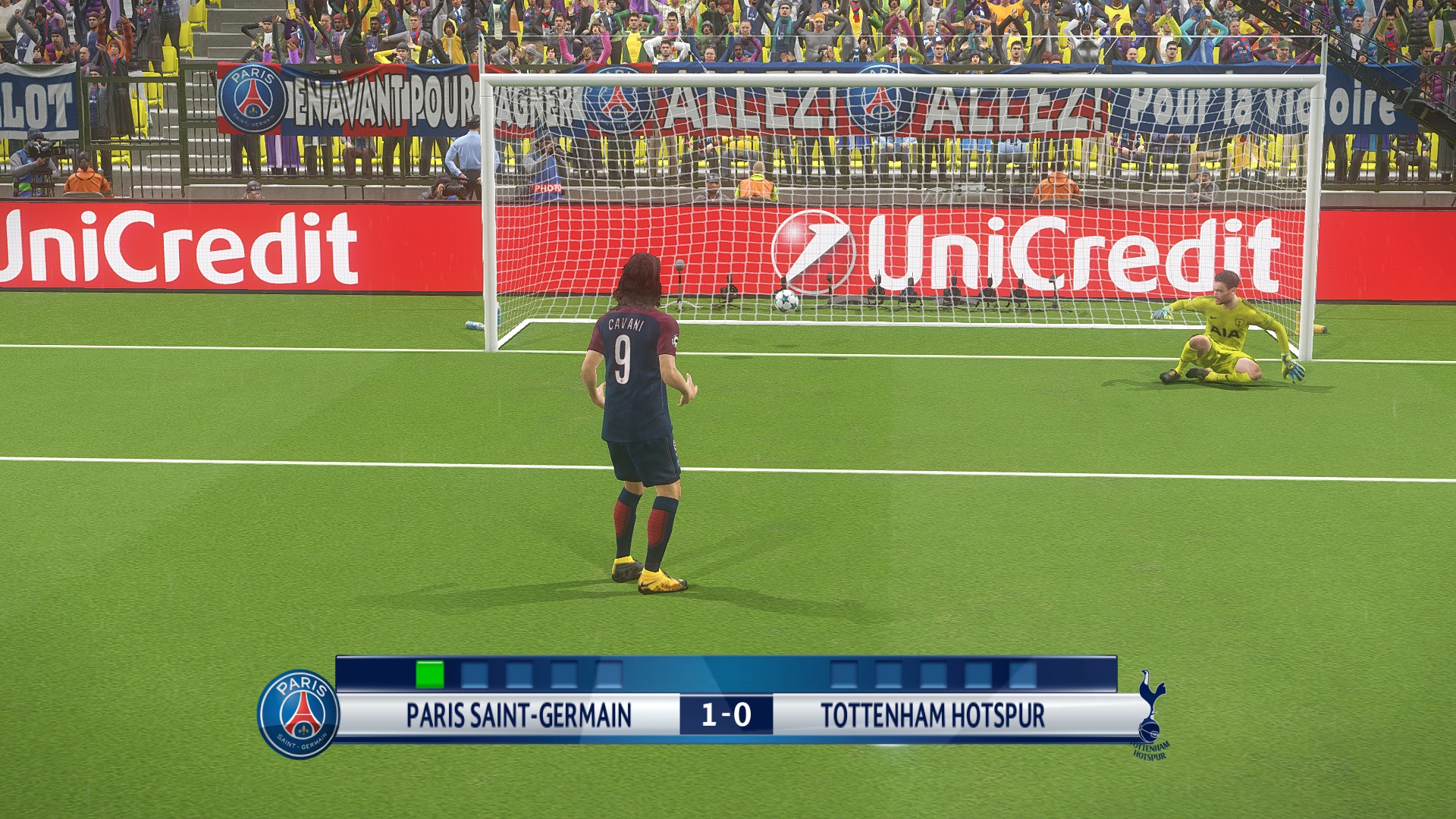Image resolution: width=1456 pixels, height=819 pixels.
Task: Click the Paris Saint-Germain crest on the scoreboard
Action: pos(300,714)
